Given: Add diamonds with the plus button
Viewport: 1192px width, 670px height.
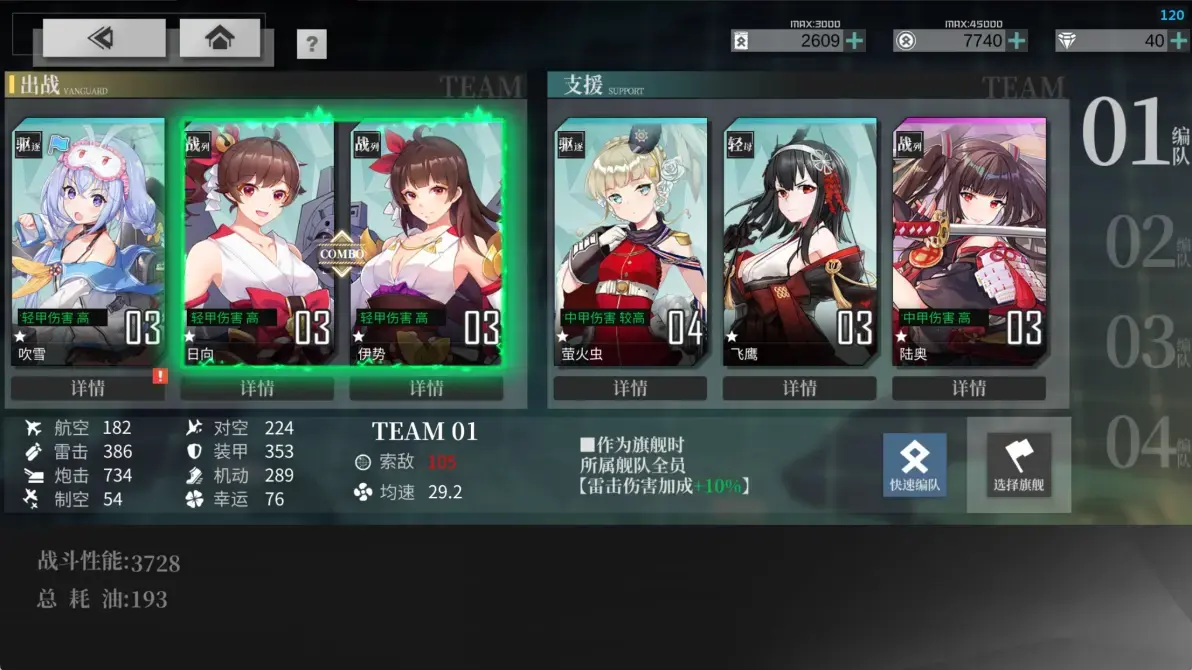Looking at the screenshot, I should (x=1180, y=41).
